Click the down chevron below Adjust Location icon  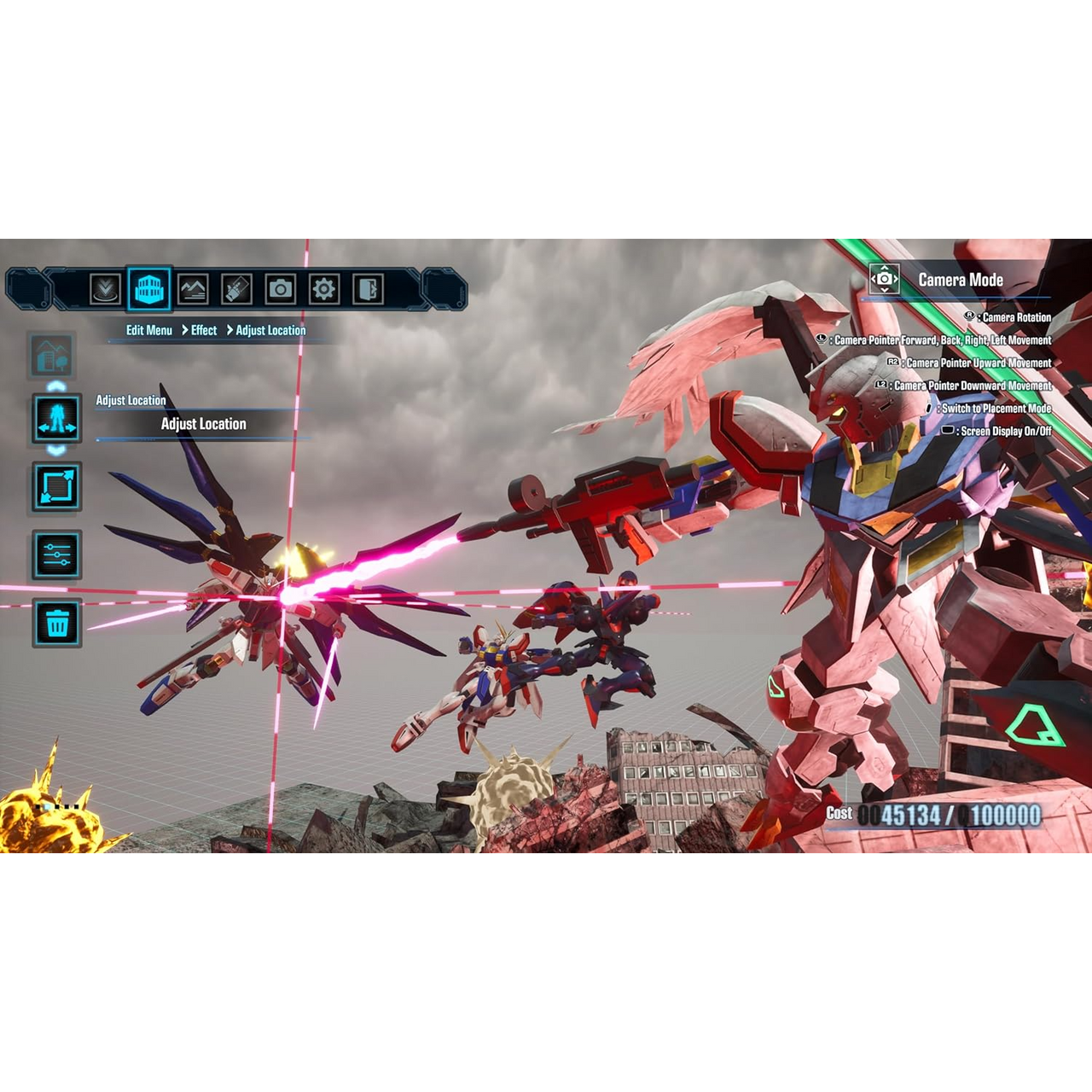(56, 452)
